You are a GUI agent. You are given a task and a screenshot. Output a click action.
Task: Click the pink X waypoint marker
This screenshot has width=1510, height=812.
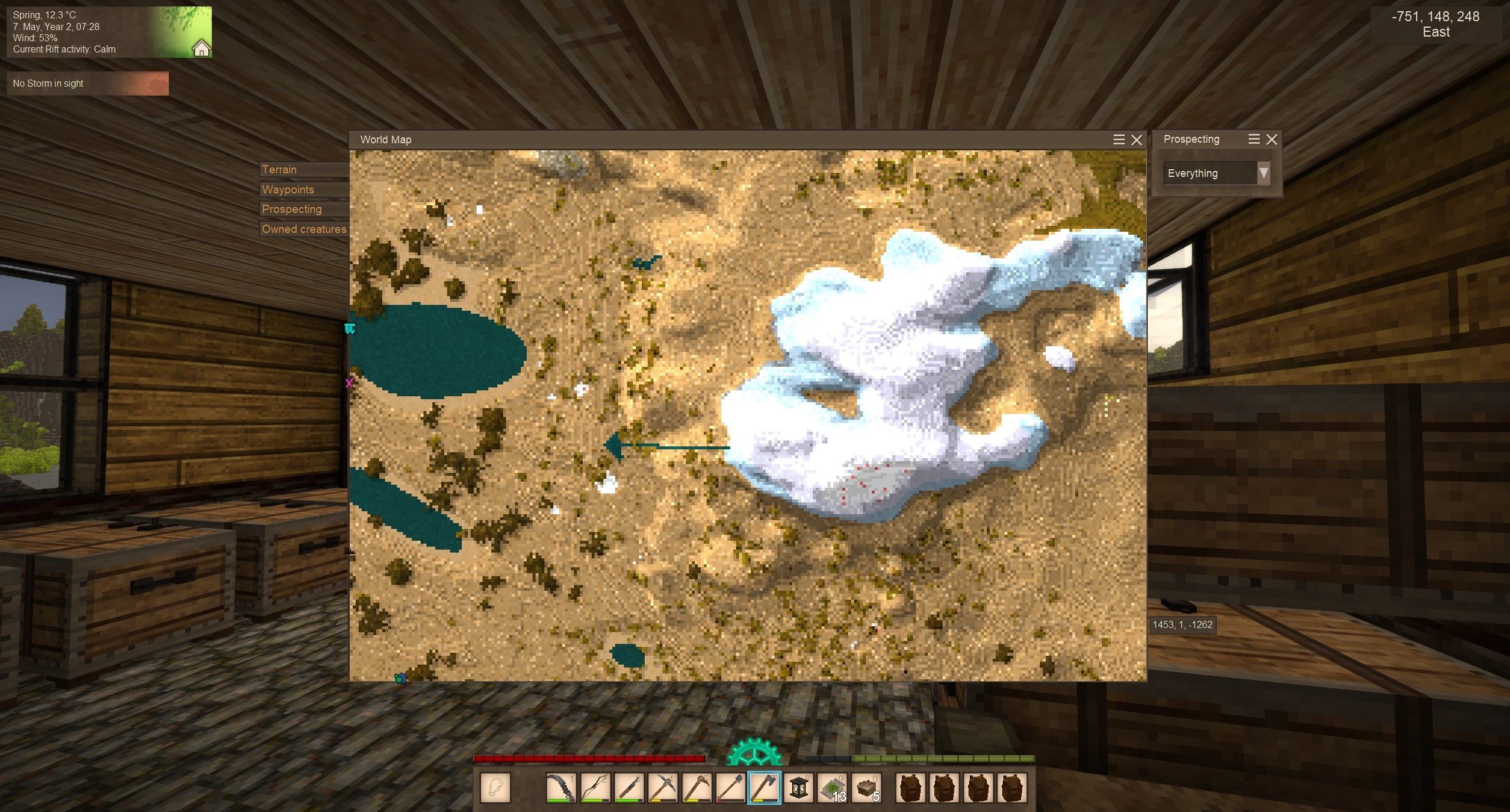coord(349,383)
